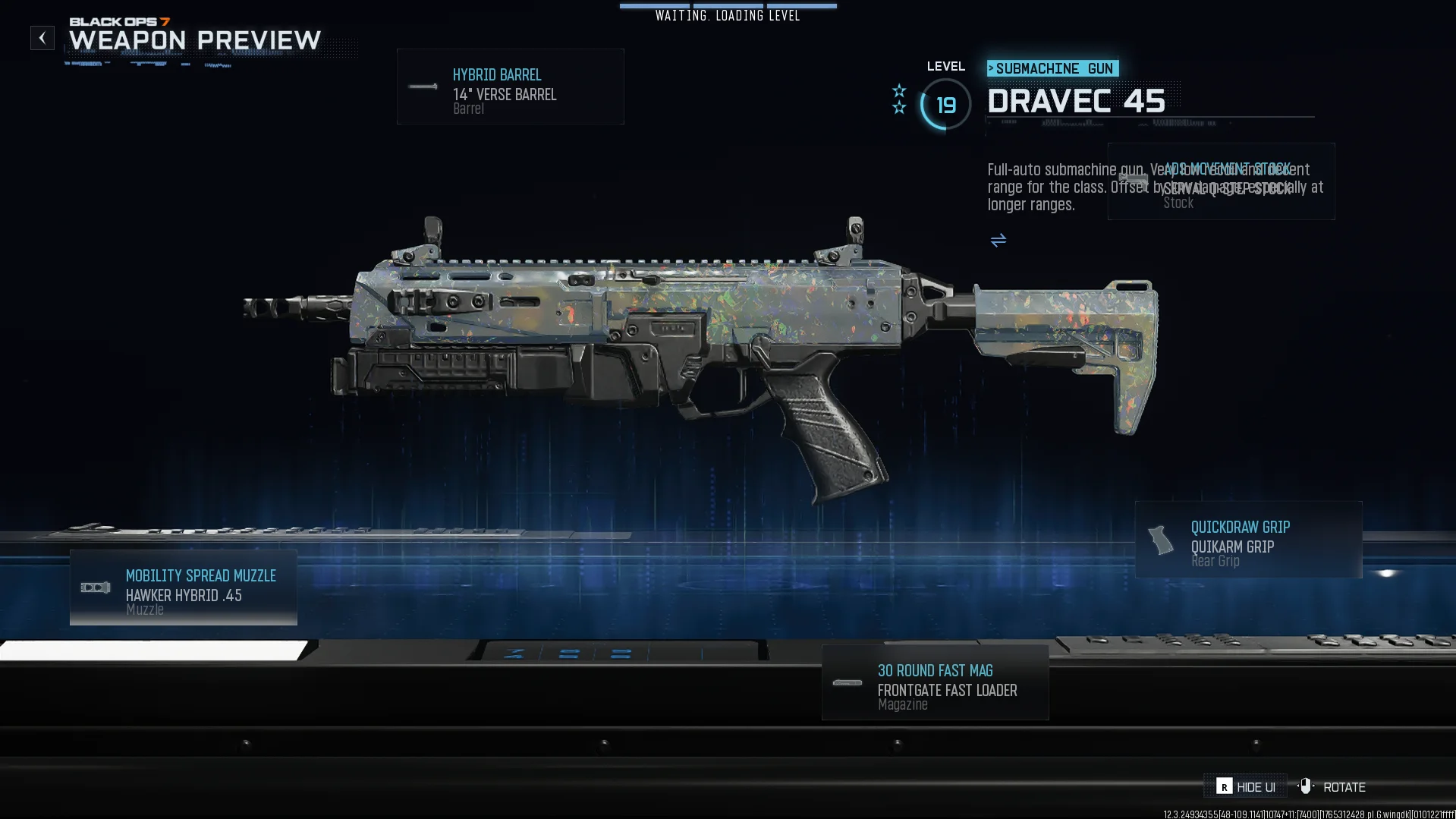Open the Mobility Spread Muzzle attachment
This screenshot has height=819, width=1456.
[x=184, y=588]
